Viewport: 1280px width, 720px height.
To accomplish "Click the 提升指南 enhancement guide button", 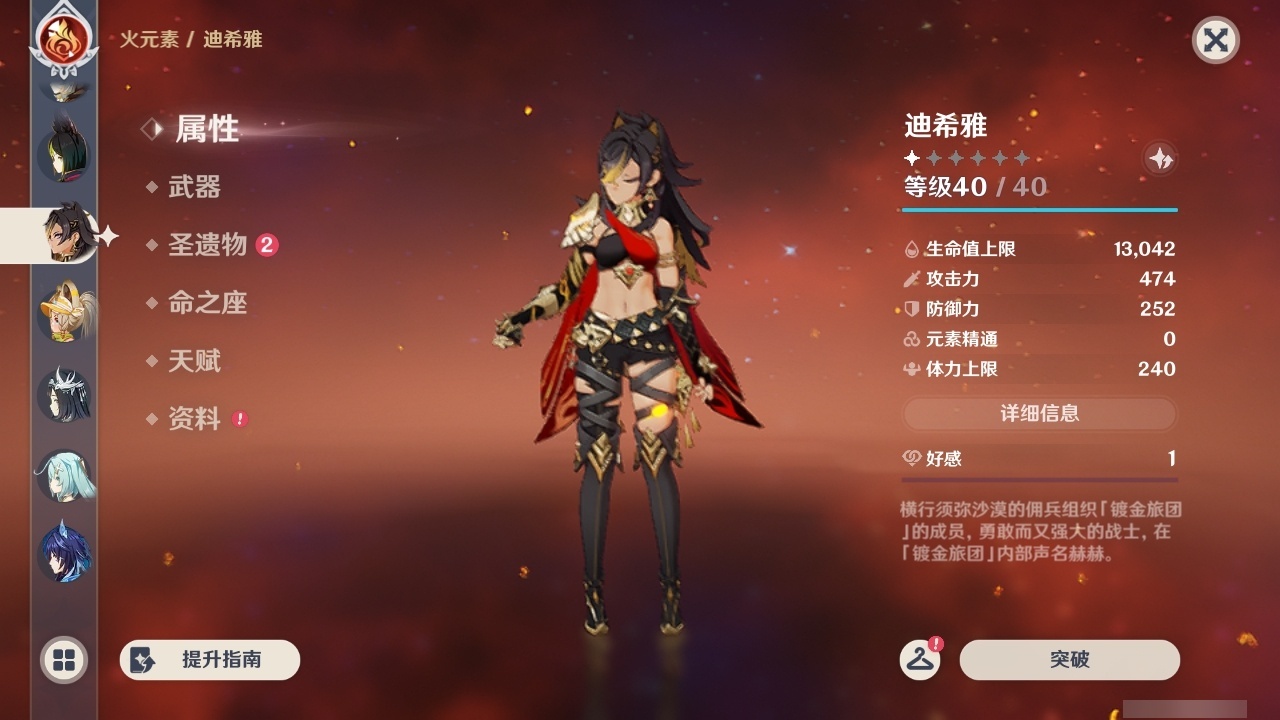I will point(210,660).
